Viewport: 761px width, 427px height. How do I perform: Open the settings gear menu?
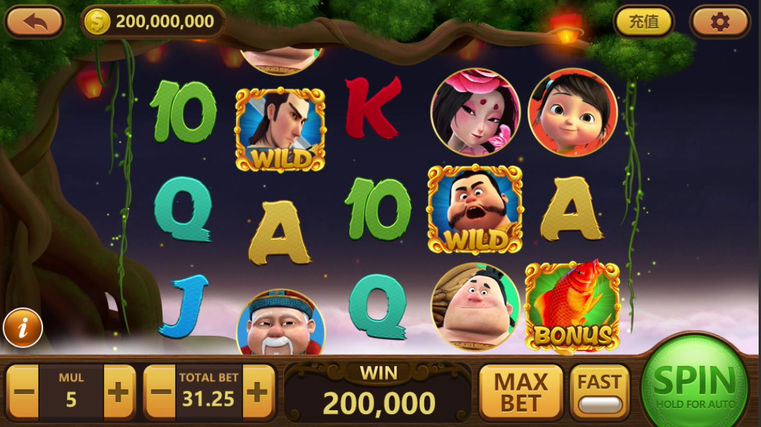719,20
